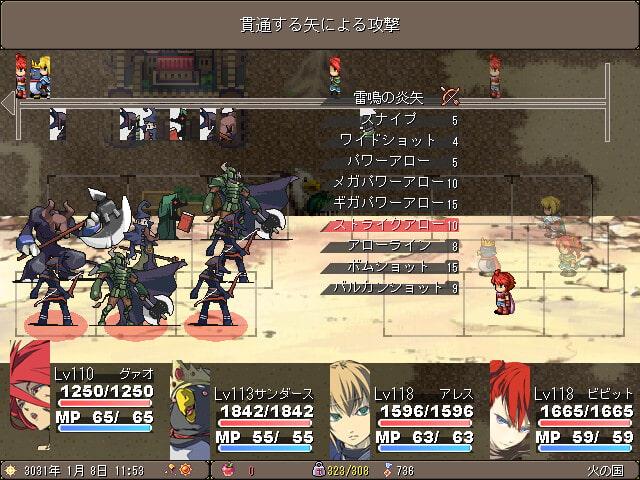Choose the ワイドショット skill
Viewport: 640px width, 480px height.
pos(390,141)
